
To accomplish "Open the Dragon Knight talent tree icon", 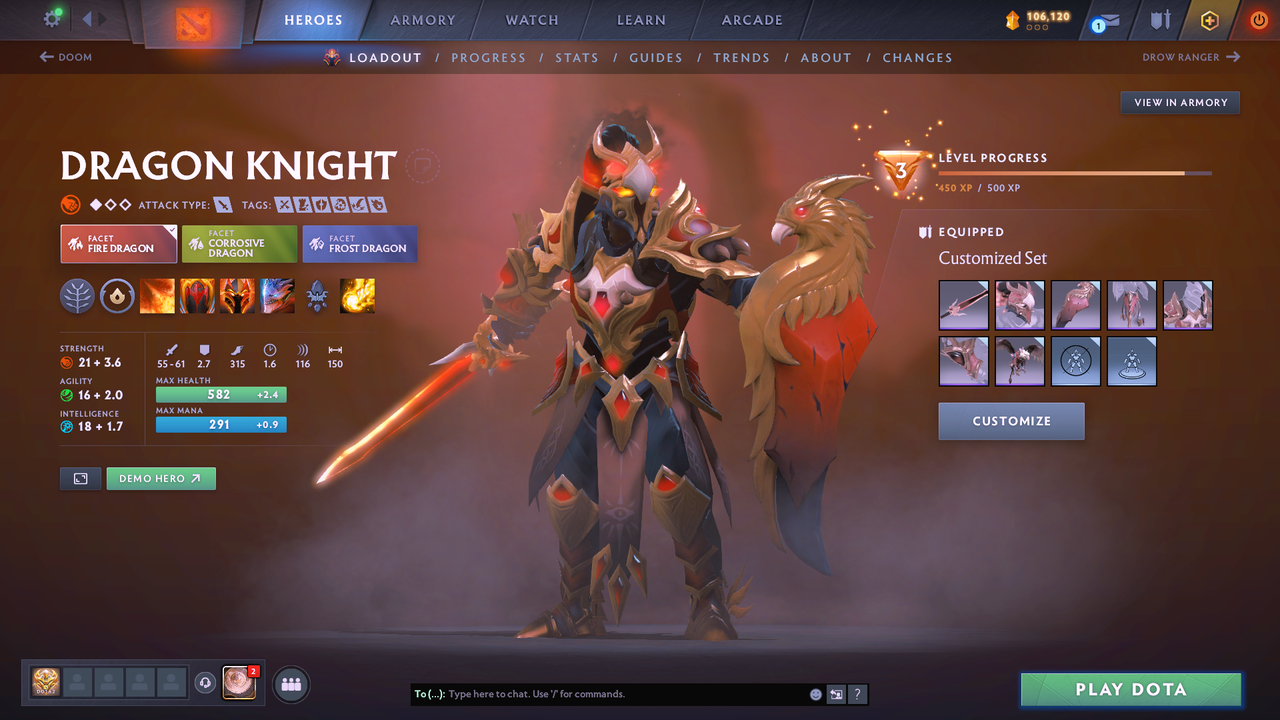I will click(x=77, y=296).
